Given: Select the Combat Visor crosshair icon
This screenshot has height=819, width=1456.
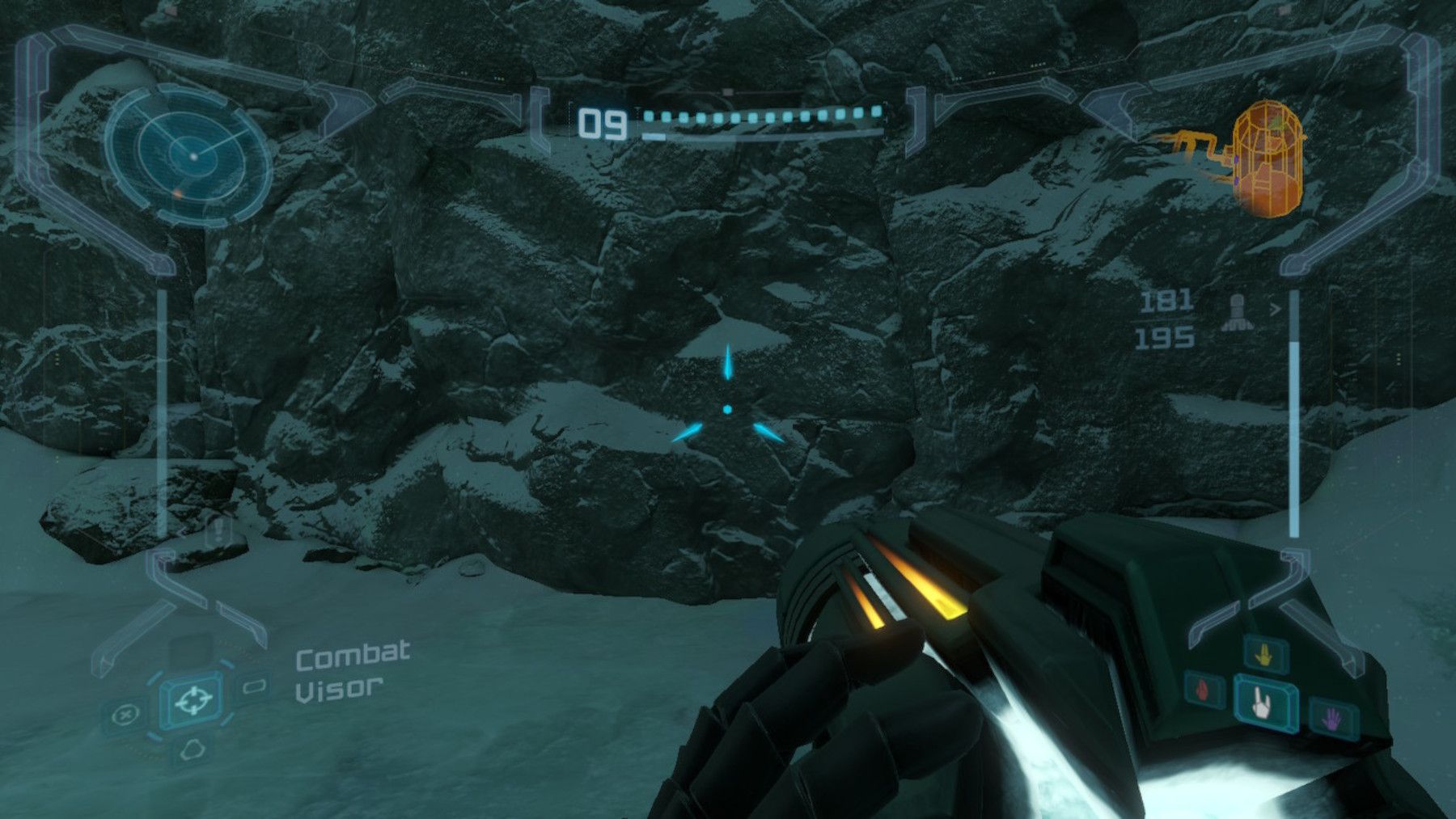Looking at the screenshot, I should (194, 699).
